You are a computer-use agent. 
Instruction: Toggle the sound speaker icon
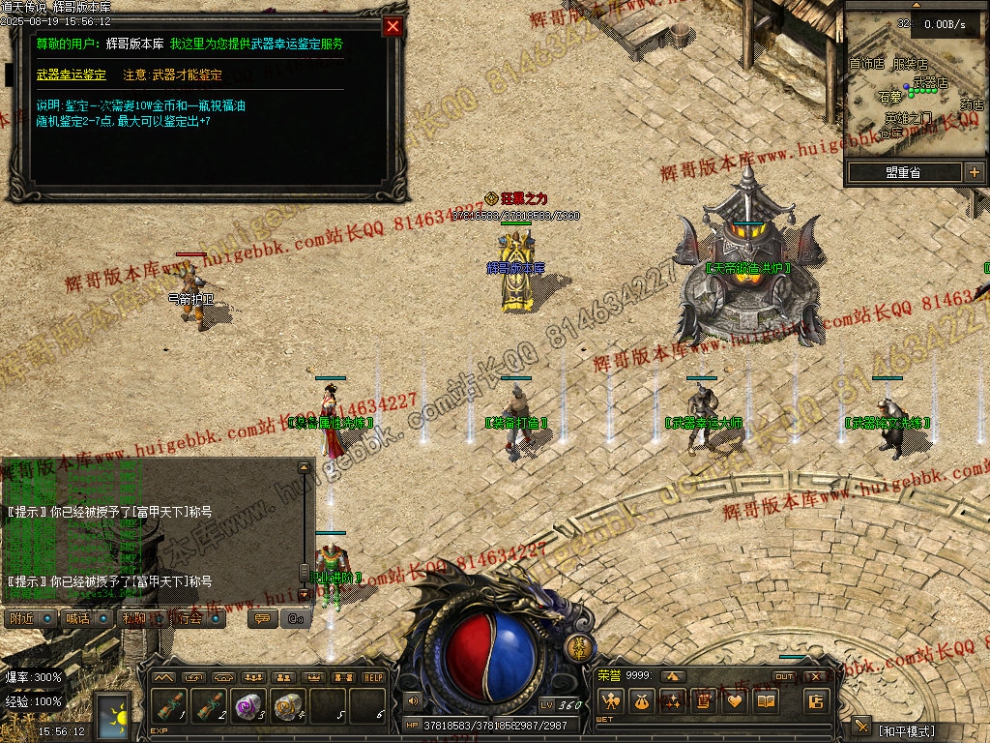click(x=411, y=701)
